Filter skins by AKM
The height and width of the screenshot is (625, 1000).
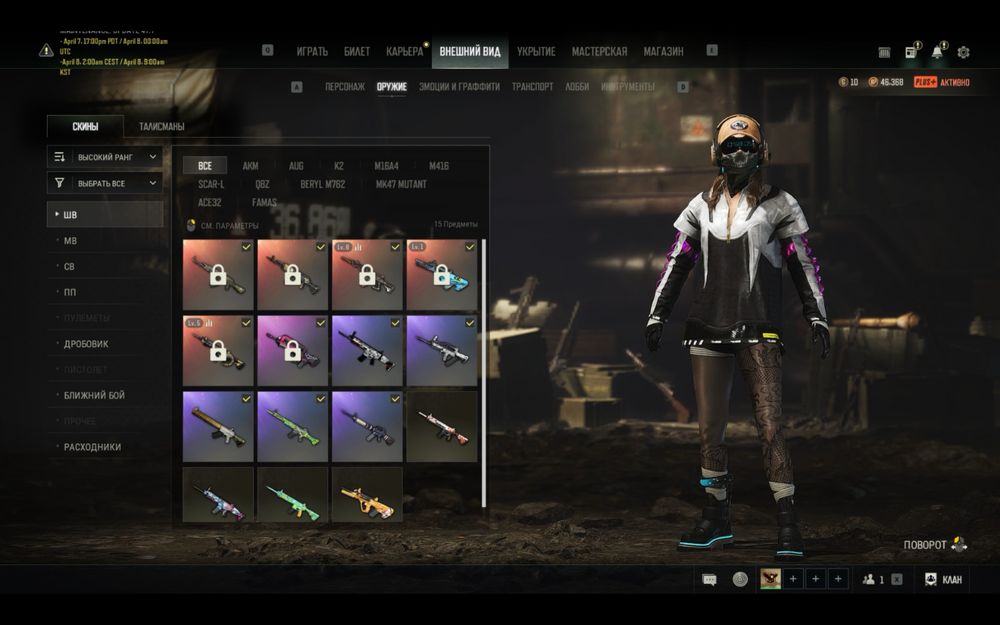[x=250, y=166]
